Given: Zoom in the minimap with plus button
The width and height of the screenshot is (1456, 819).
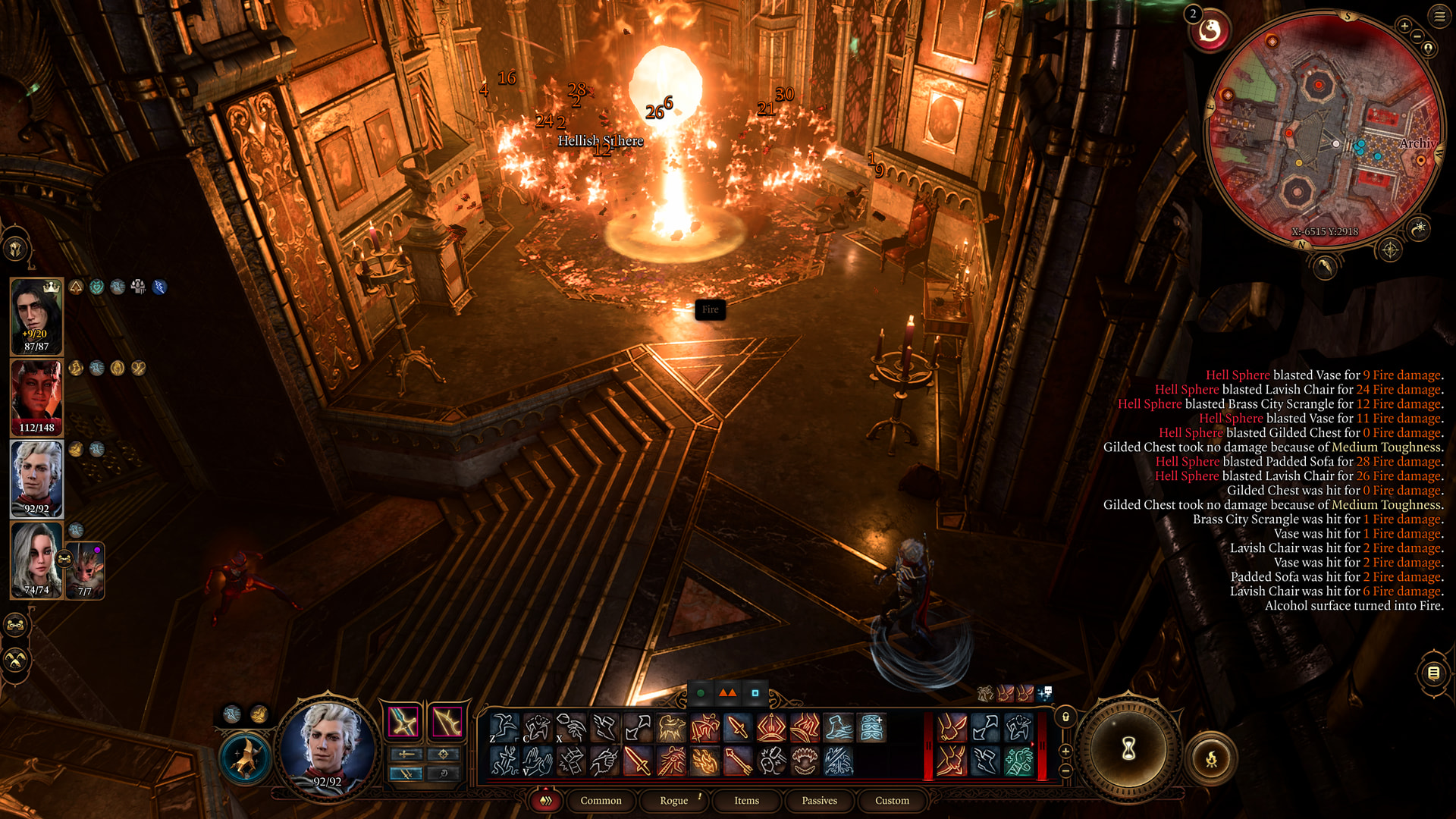Looking at the screenshot, I should tap(1404, 26).
